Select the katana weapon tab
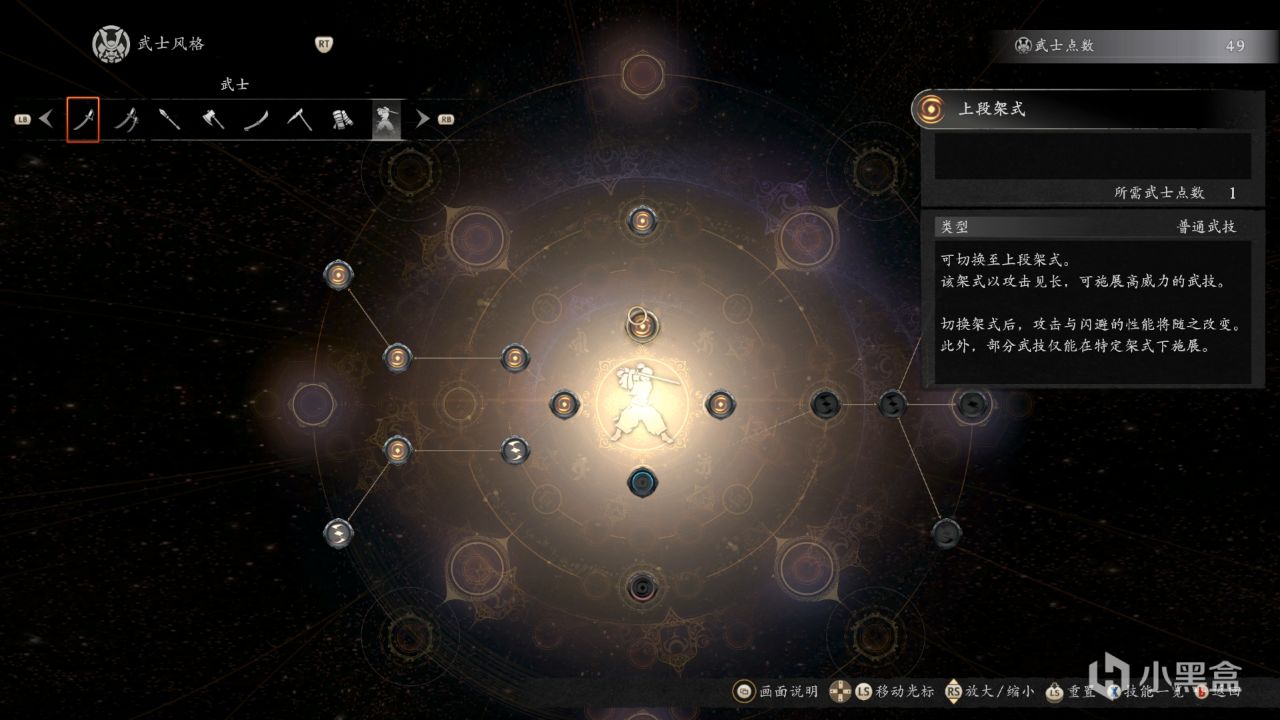 [83, 120]
